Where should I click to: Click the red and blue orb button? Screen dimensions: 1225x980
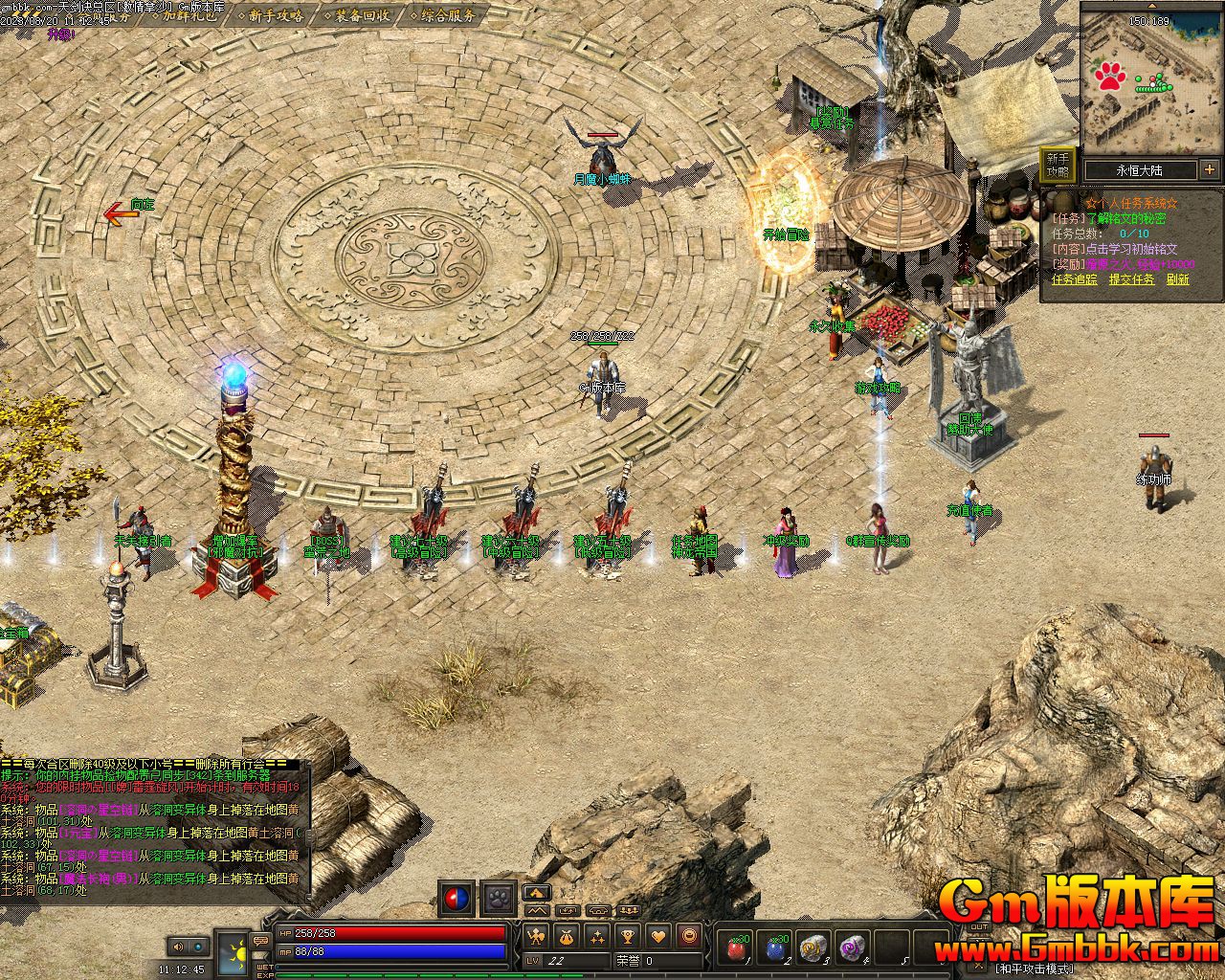point(457,899)
